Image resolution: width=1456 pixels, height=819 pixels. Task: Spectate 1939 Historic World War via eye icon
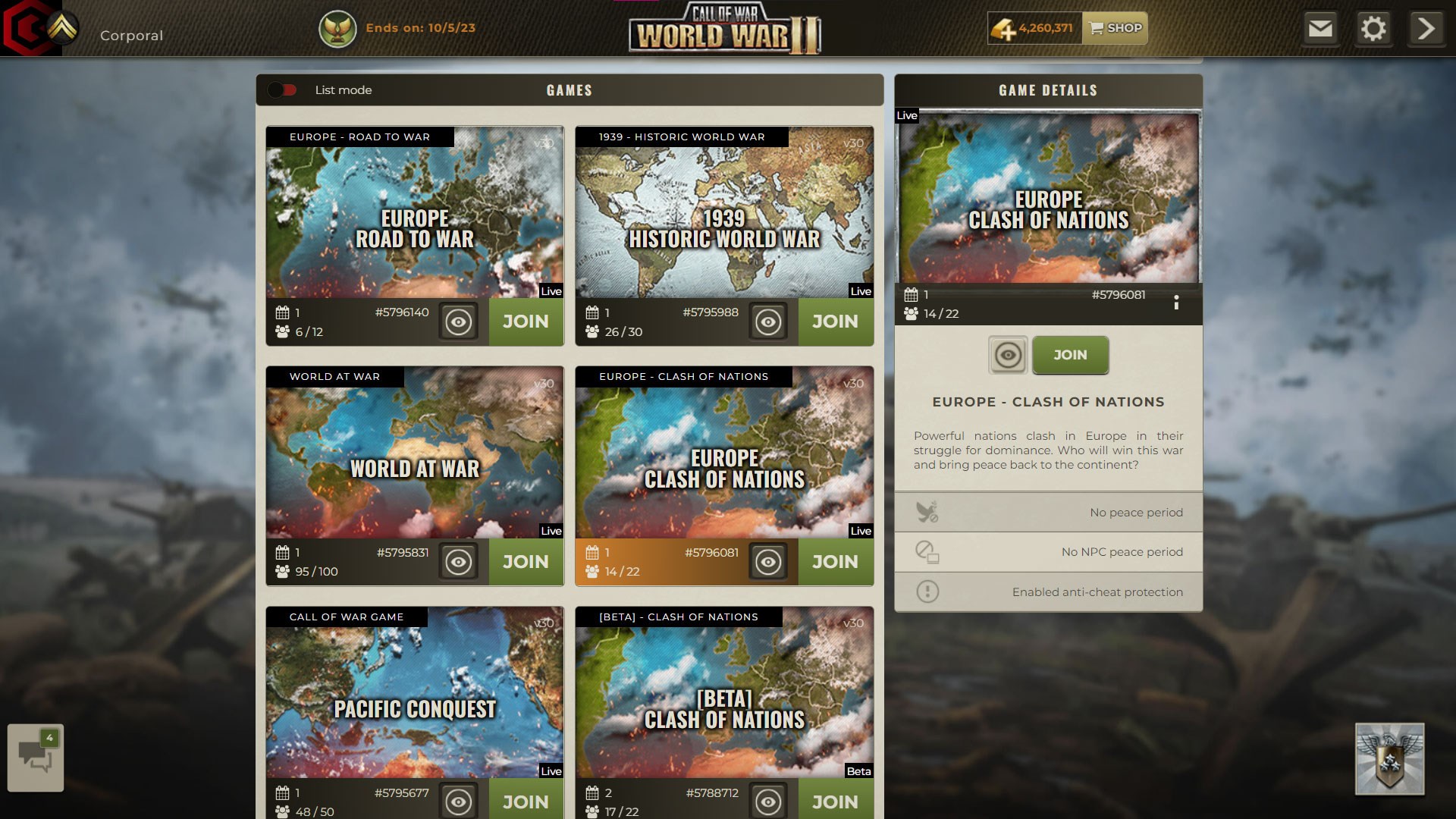tap(769, 322)
